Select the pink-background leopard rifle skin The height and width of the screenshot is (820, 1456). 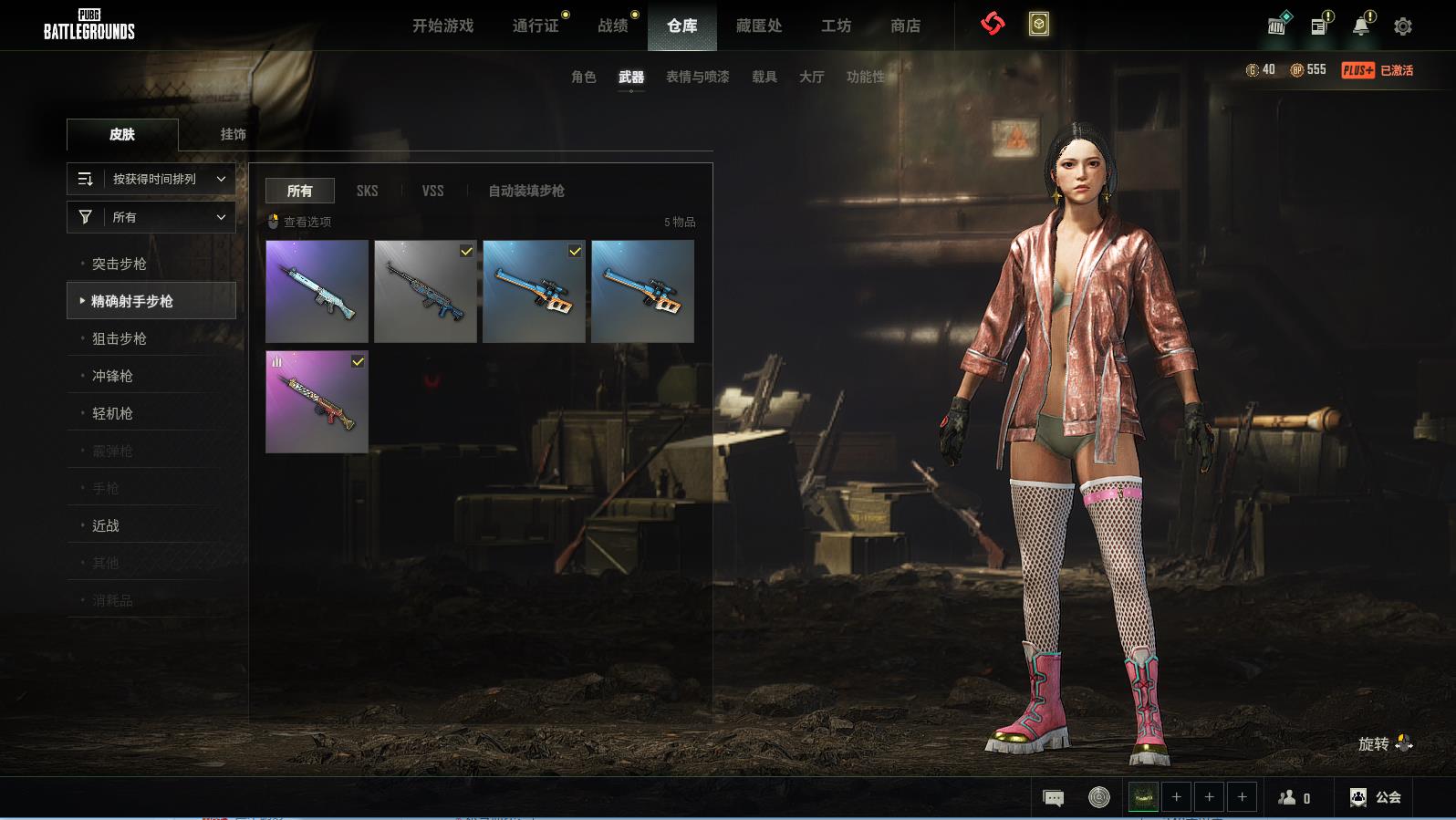(317, 401)
